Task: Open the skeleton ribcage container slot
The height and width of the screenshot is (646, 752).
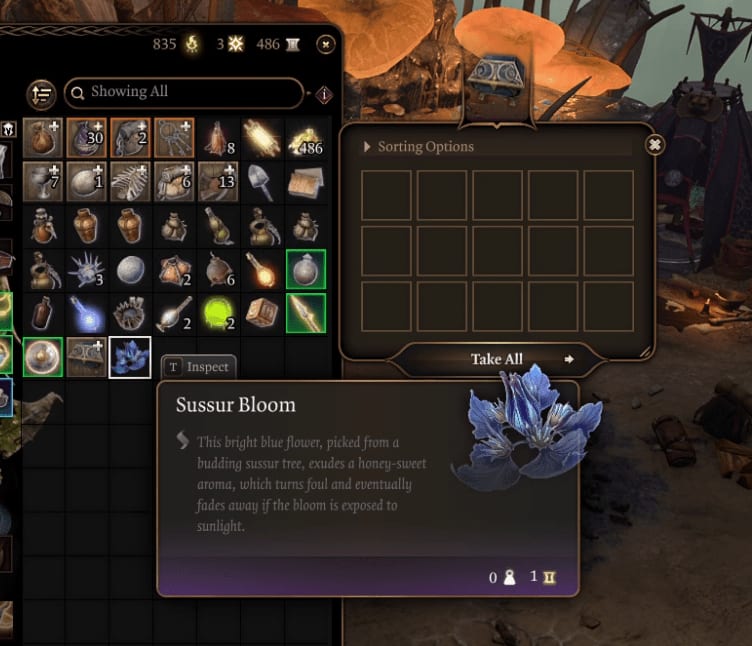Action: (x=130, y=182)
